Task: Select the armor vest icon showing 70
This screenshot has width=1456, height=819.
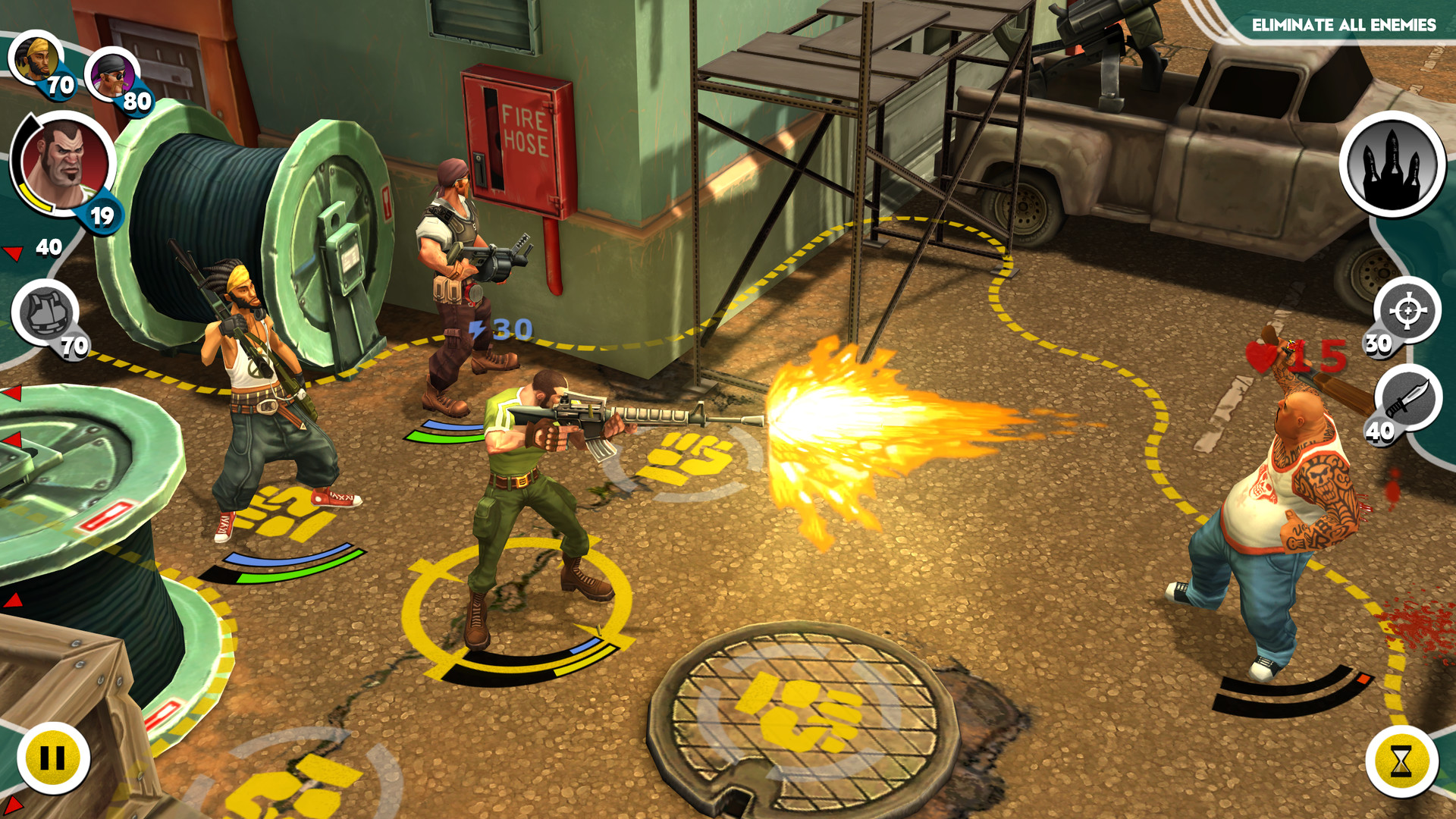Action: pos(45,311)
